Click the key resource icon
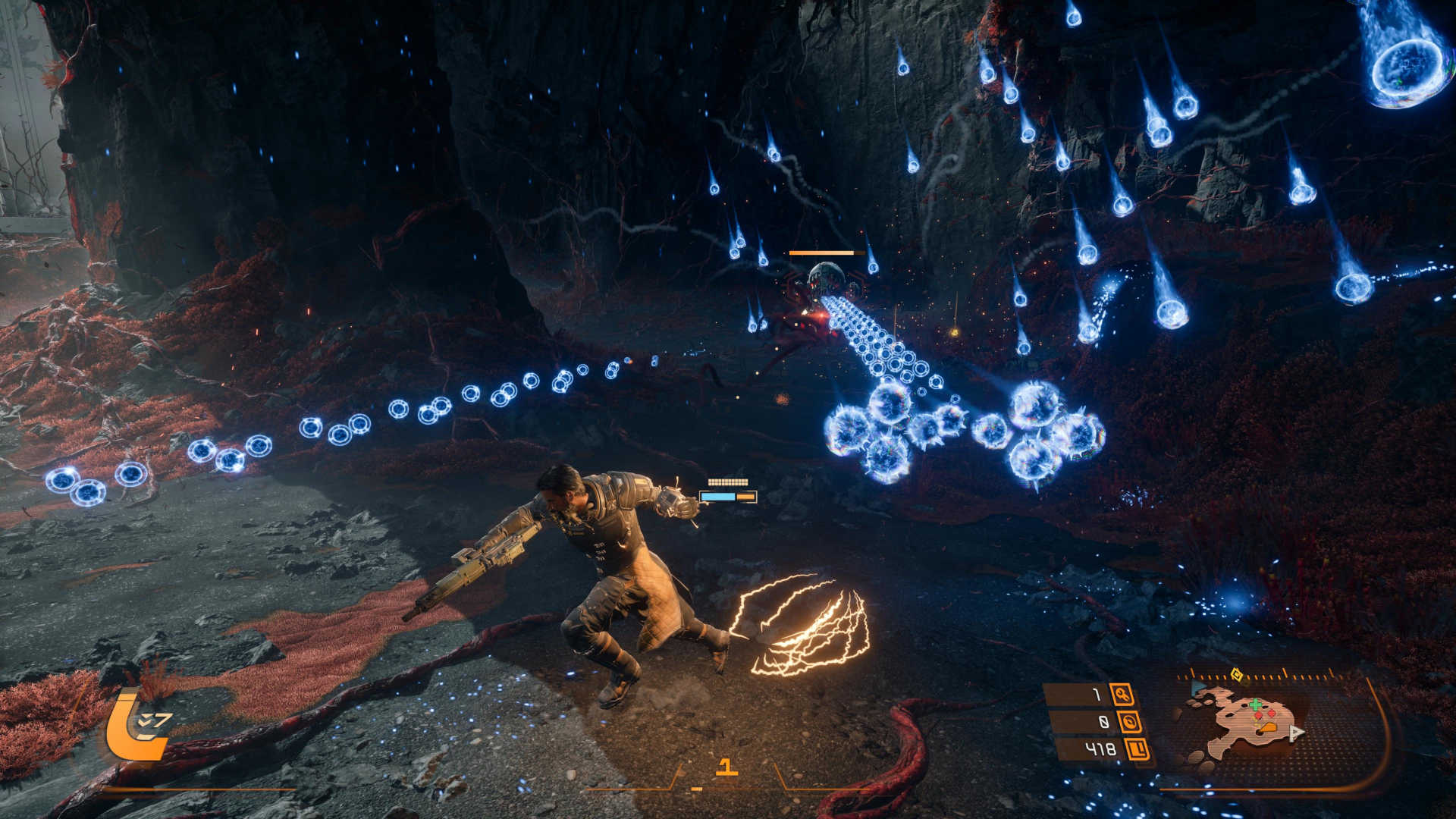The height and width of the screenshot is (819, 1456). pos(1122,694)
